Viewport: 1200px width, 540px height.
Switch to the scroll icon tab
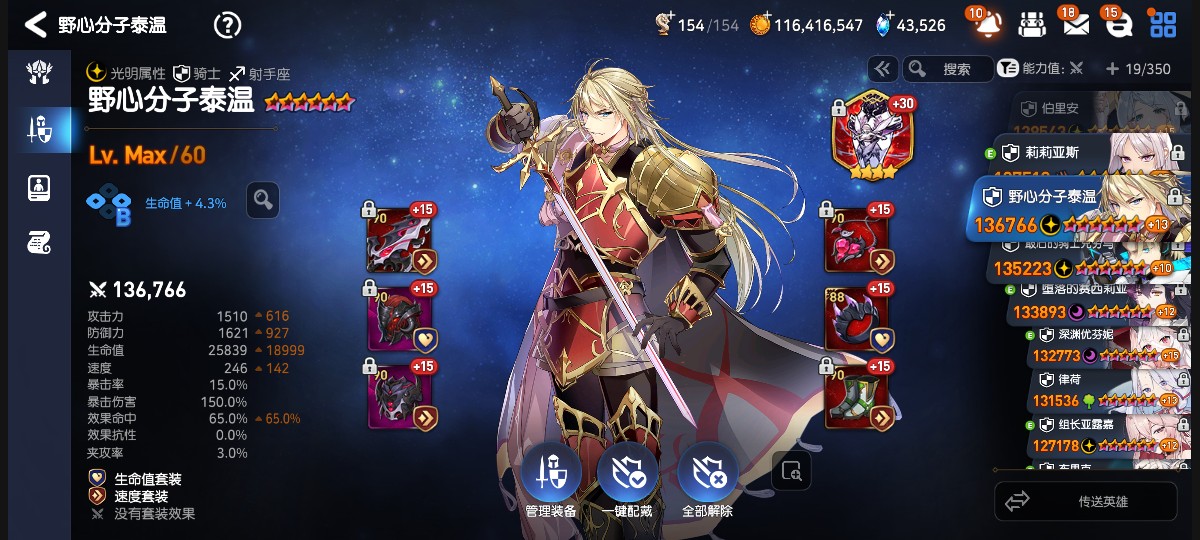[x=39, y=241]
